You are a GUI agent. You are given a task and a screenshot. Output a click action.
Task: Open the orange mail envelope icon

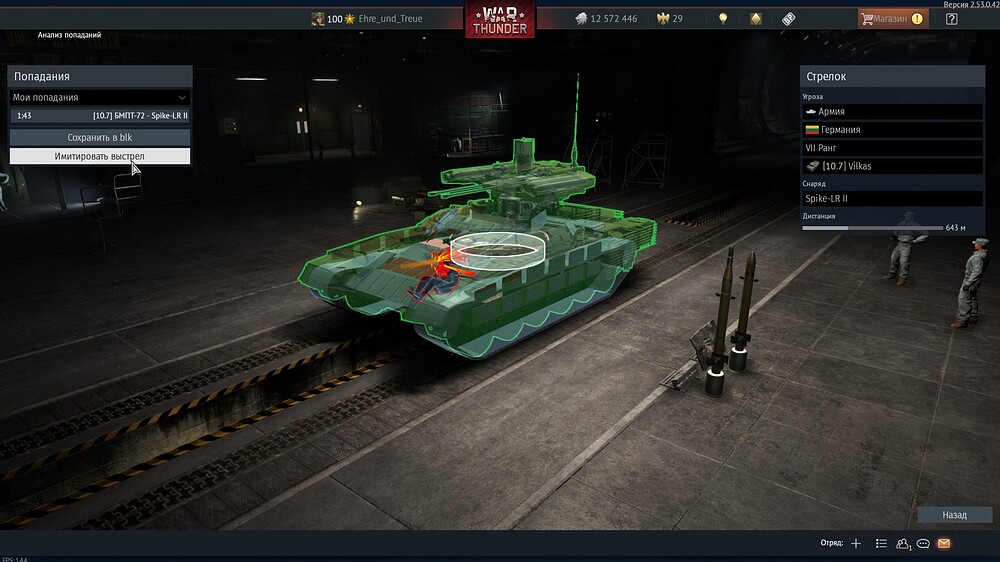point(944,543)
